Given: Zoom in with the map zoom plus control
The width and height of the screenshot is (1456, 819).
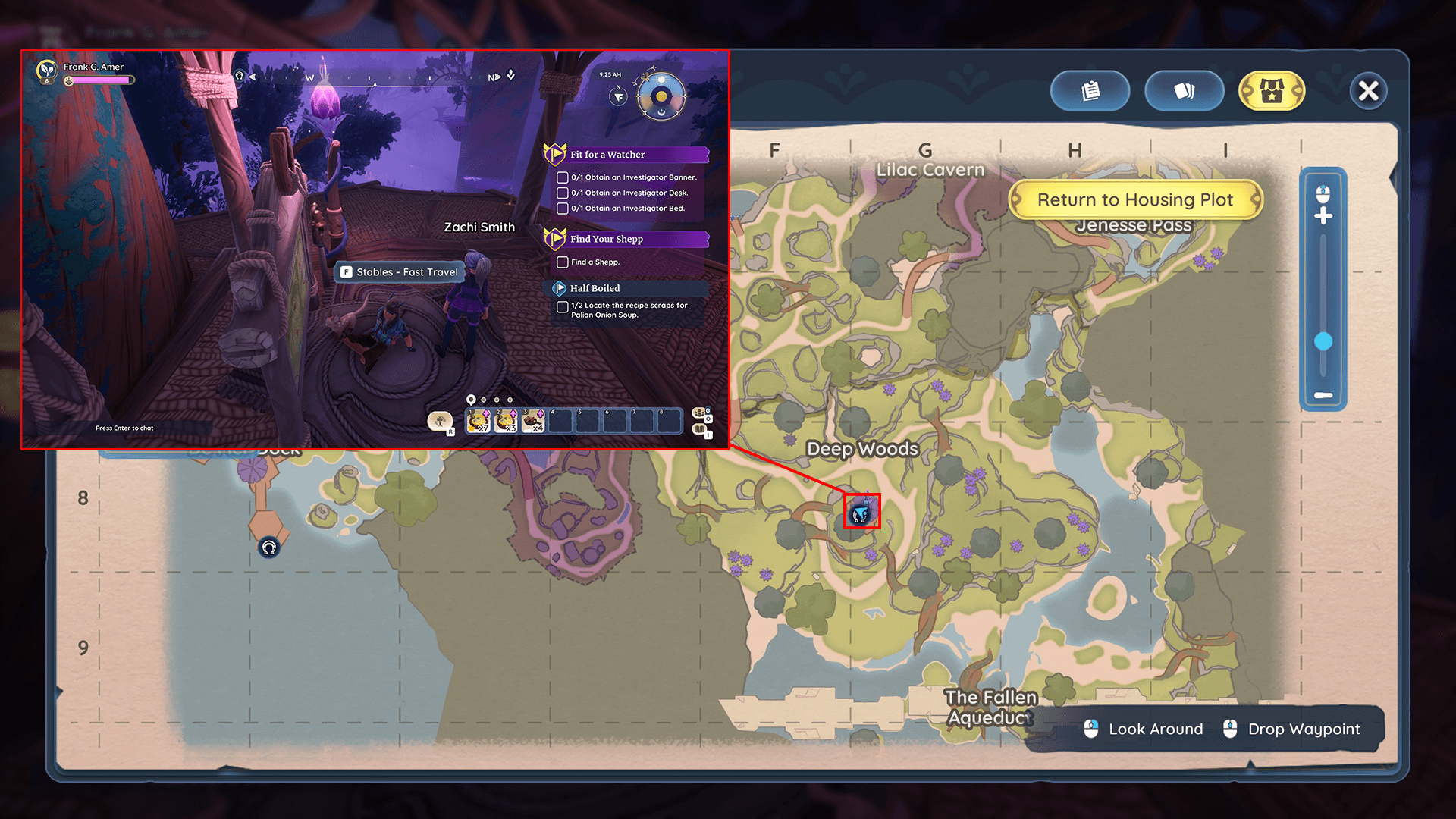Looking at the screenshot, I should [1323, 215].
